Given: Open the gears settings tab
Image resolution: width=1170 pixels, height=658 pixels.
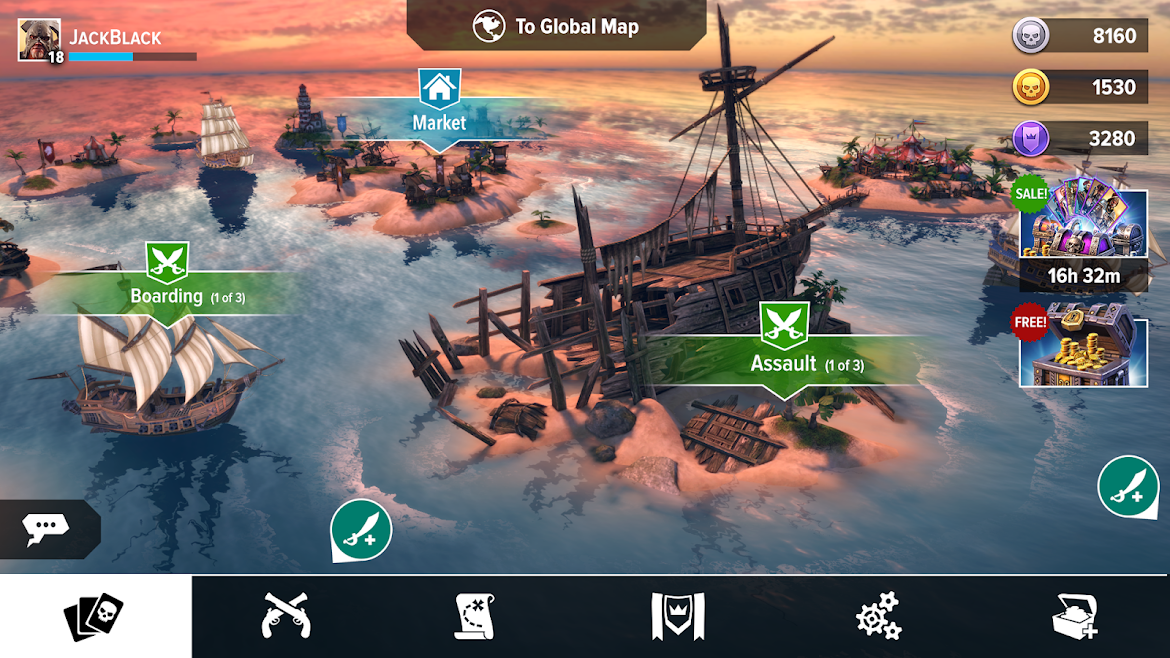Looking at the screenshot, I should pos(879,616).
